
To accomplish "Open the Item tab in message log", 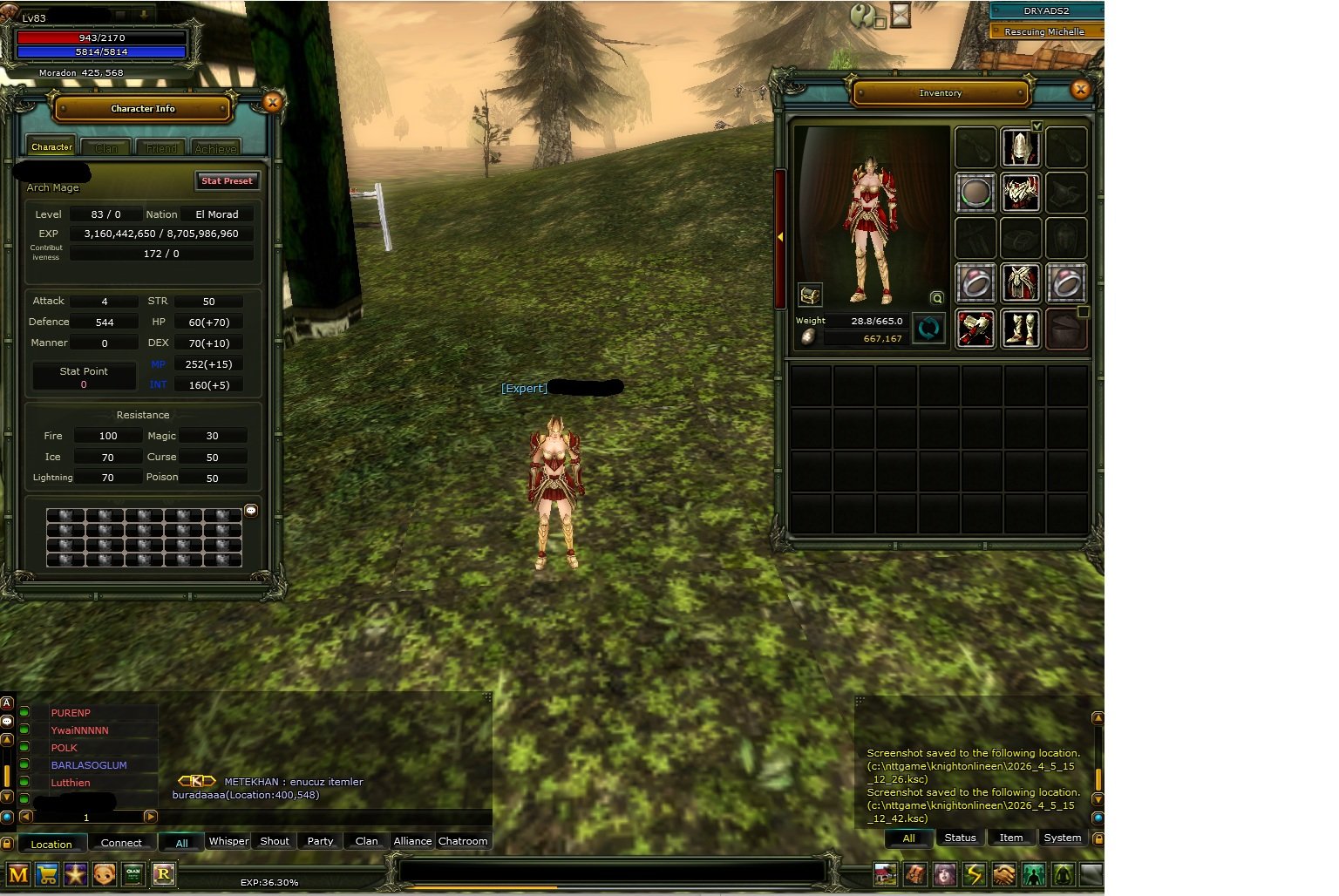I will pos(1010,838).
